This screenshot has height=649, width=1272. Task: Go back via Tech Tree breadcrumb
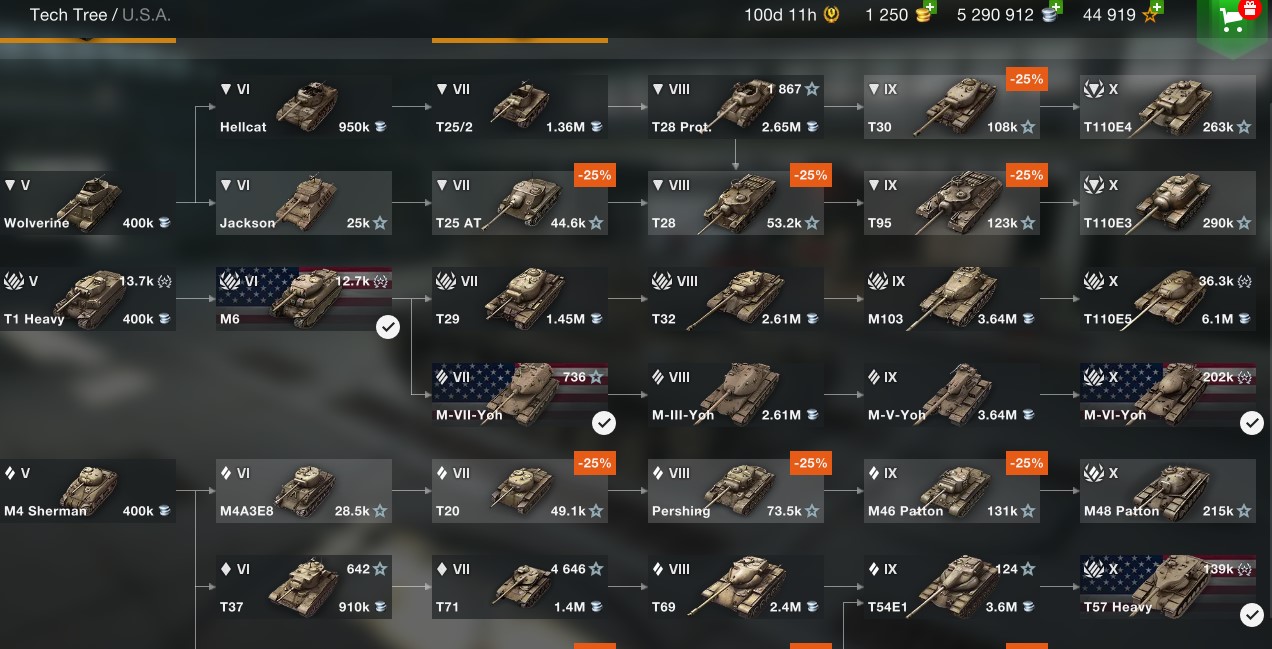pos(68,15)
